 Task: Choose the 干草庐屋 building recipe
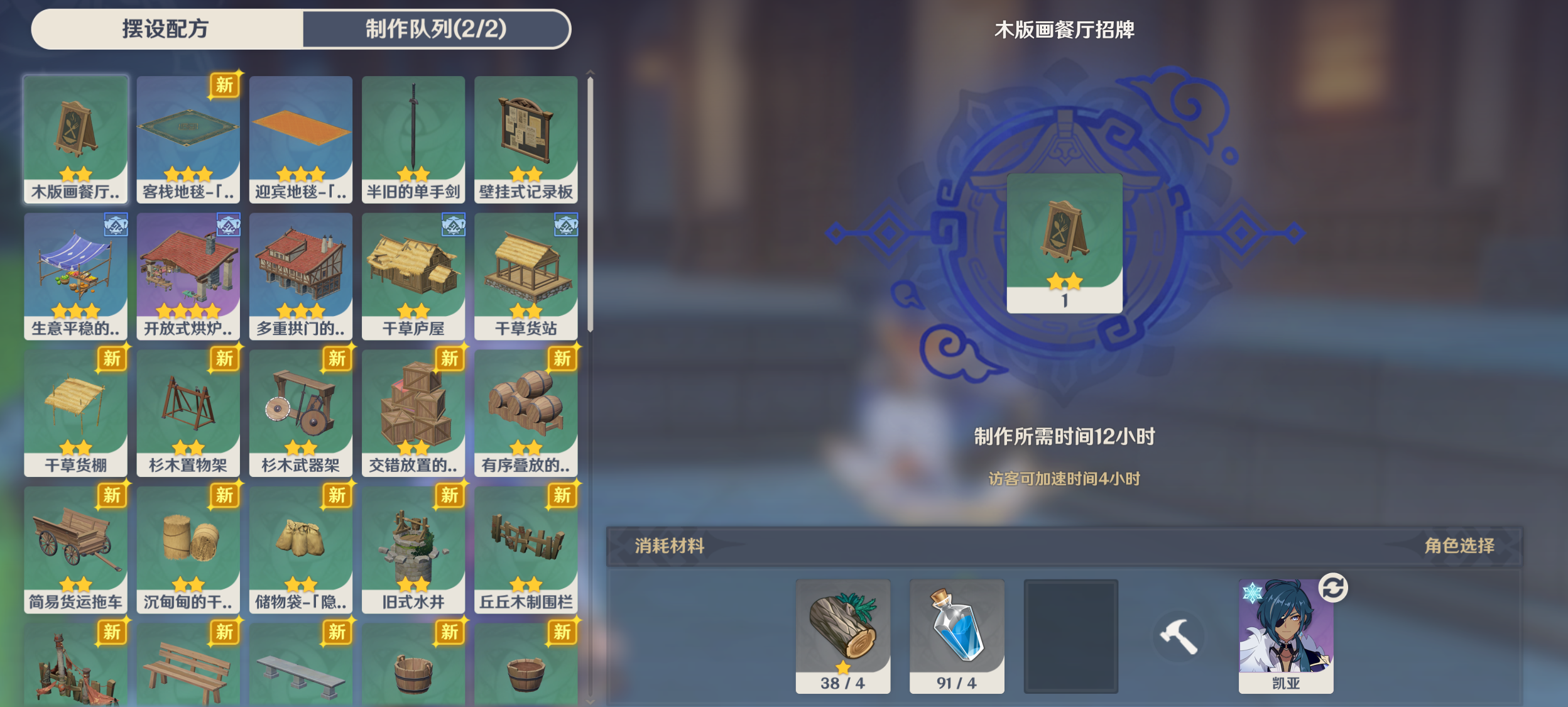414,277
